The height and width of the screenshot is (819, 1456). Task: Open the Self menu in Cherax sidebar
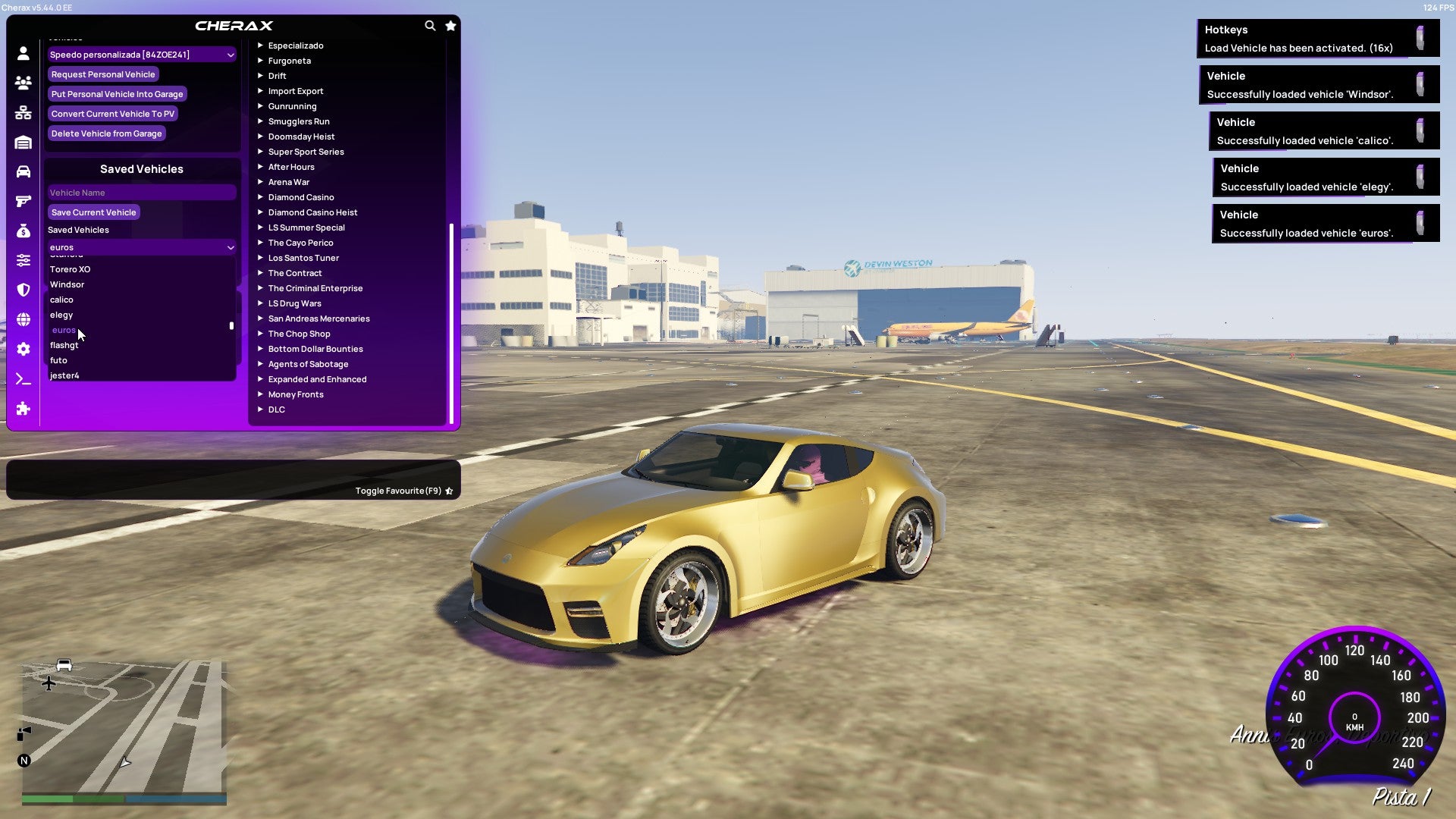pos(23,52)
